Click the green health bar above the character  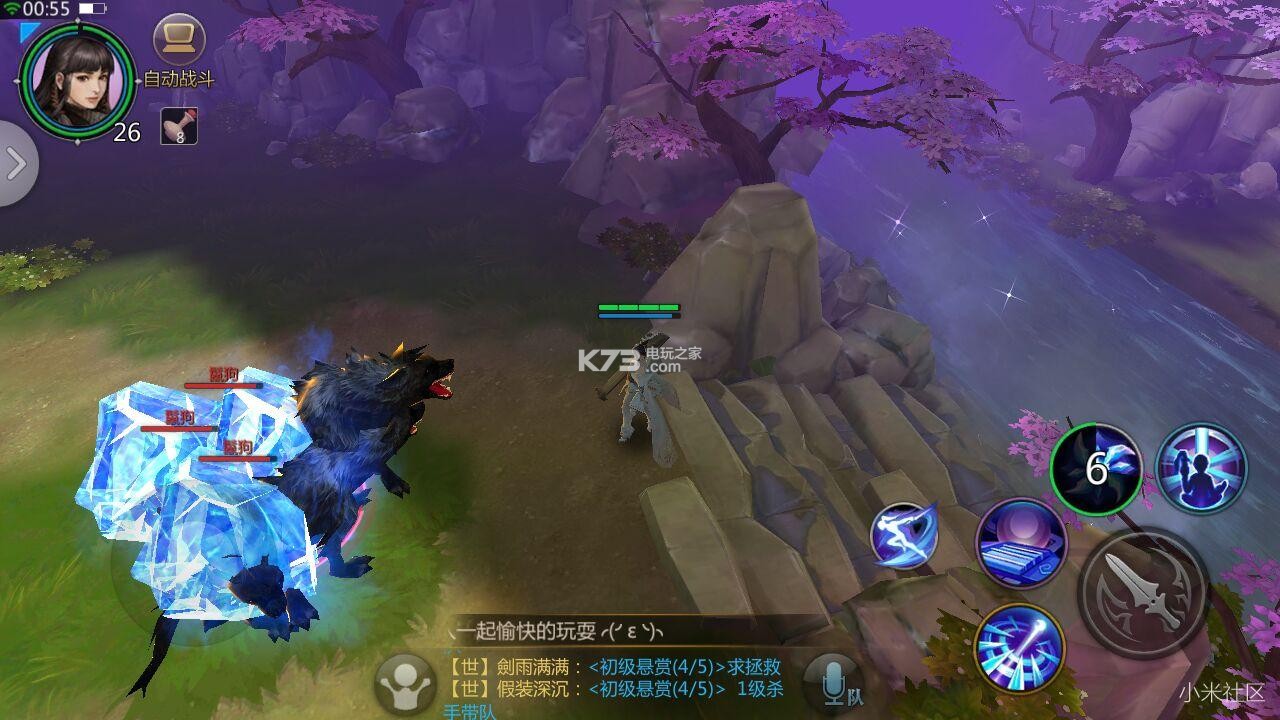[x=639, y=308]
